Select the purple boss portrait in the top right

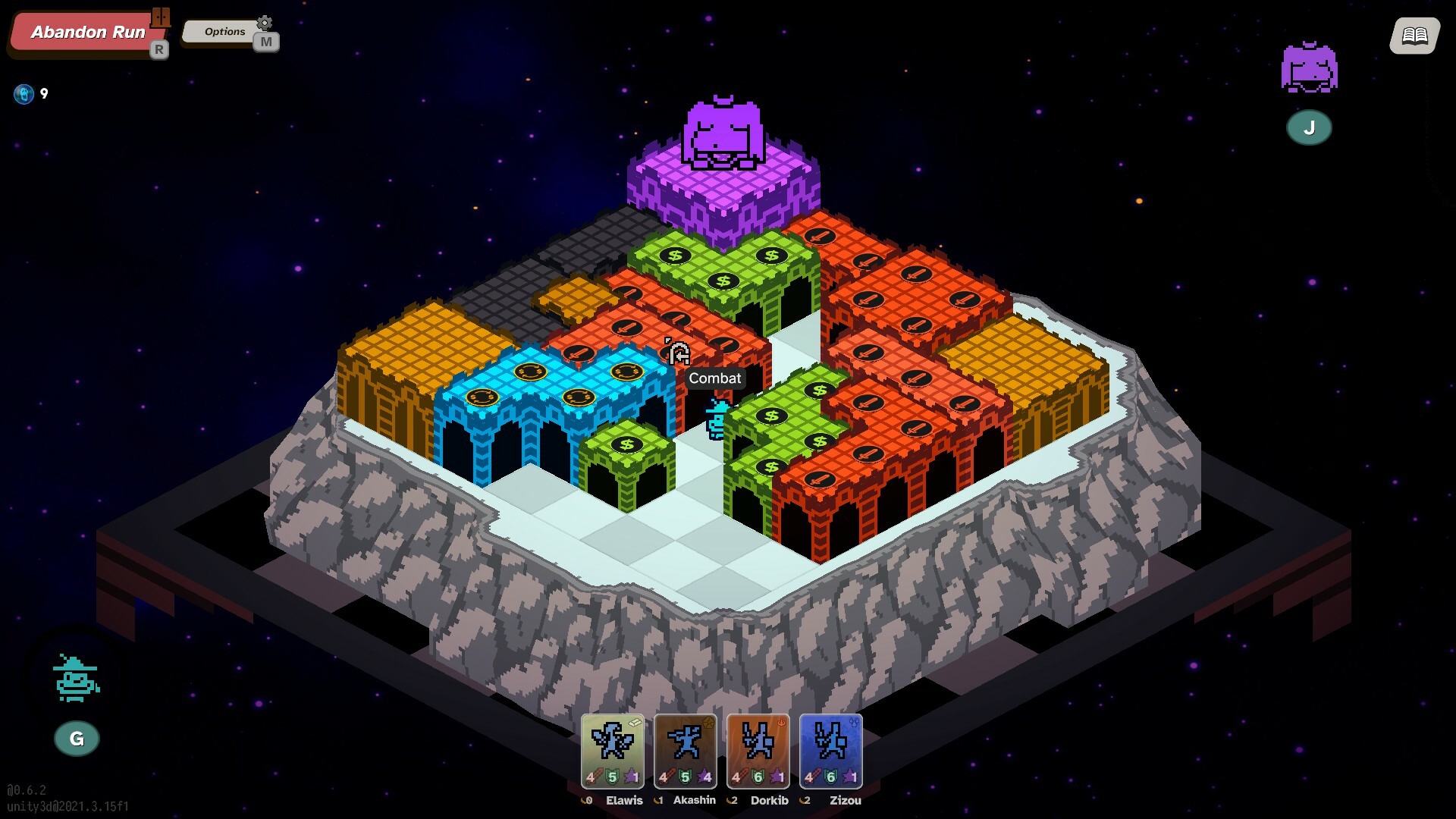click(1309, 68)
